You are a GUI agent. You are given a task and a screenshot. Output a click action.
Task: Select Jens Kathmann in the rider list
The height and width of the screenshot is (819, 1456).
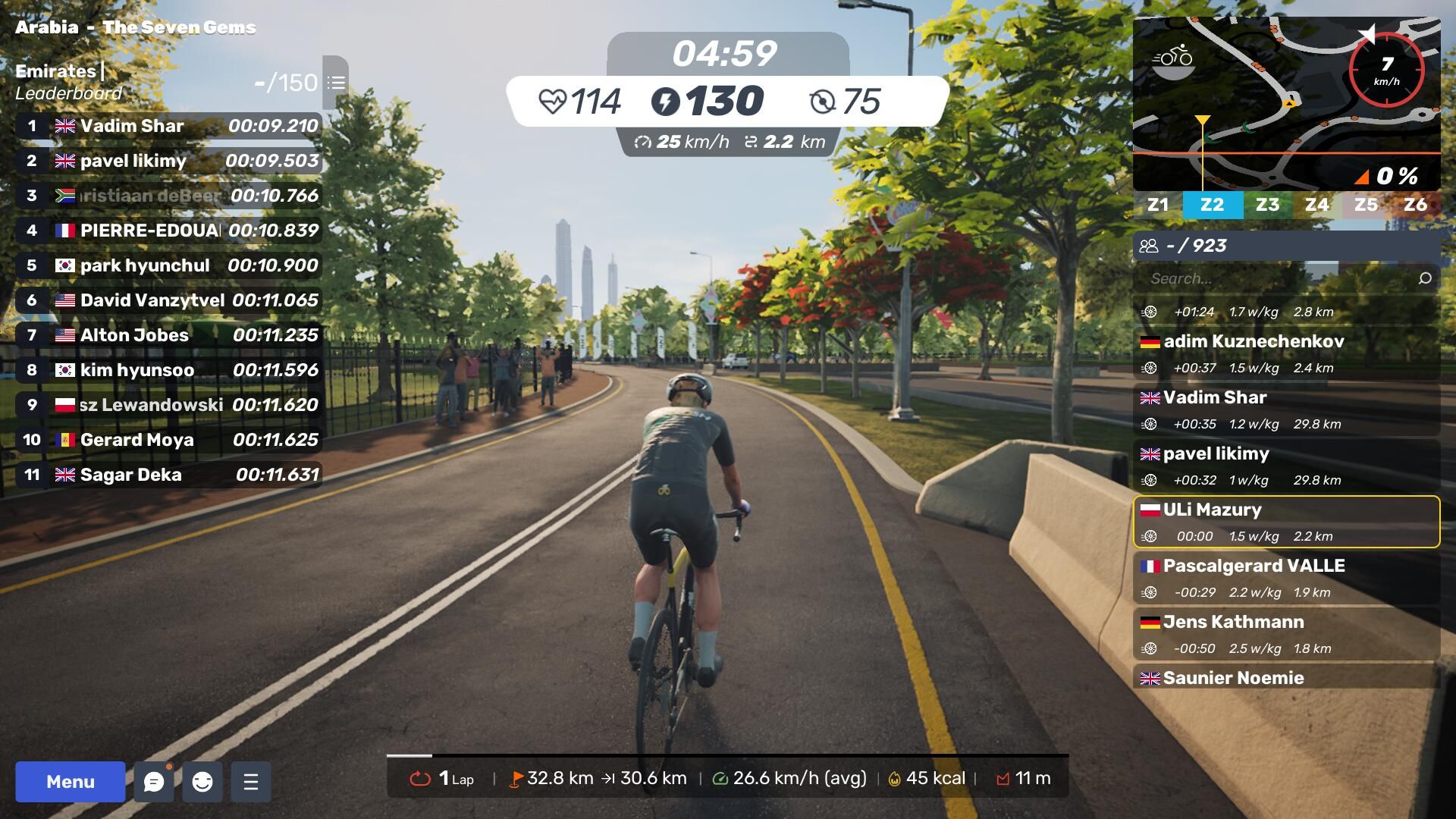tap(1286, 634)
